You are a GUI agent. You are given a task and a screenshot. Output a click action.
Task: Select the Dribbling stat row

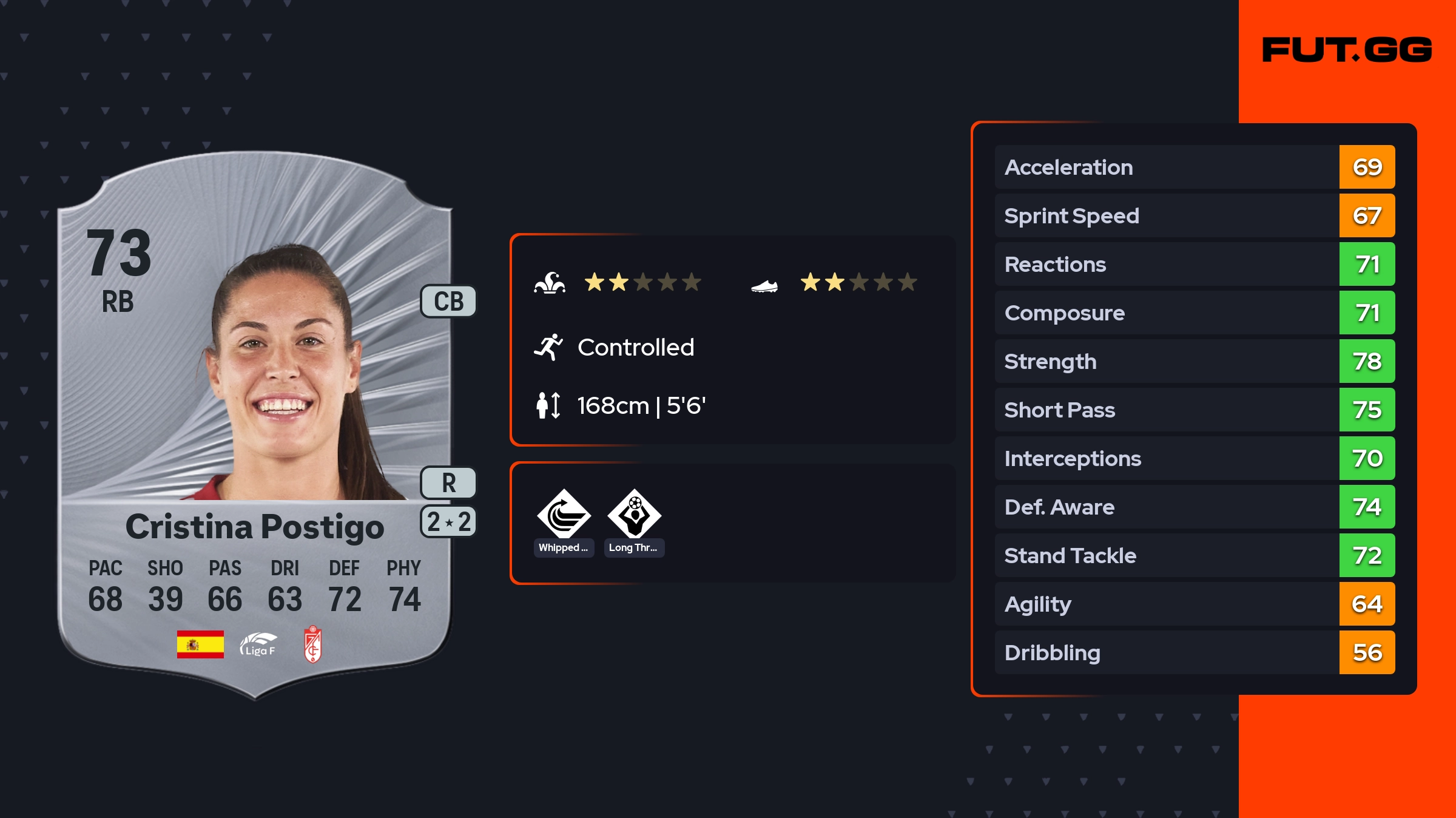(x=1194, y=652)
